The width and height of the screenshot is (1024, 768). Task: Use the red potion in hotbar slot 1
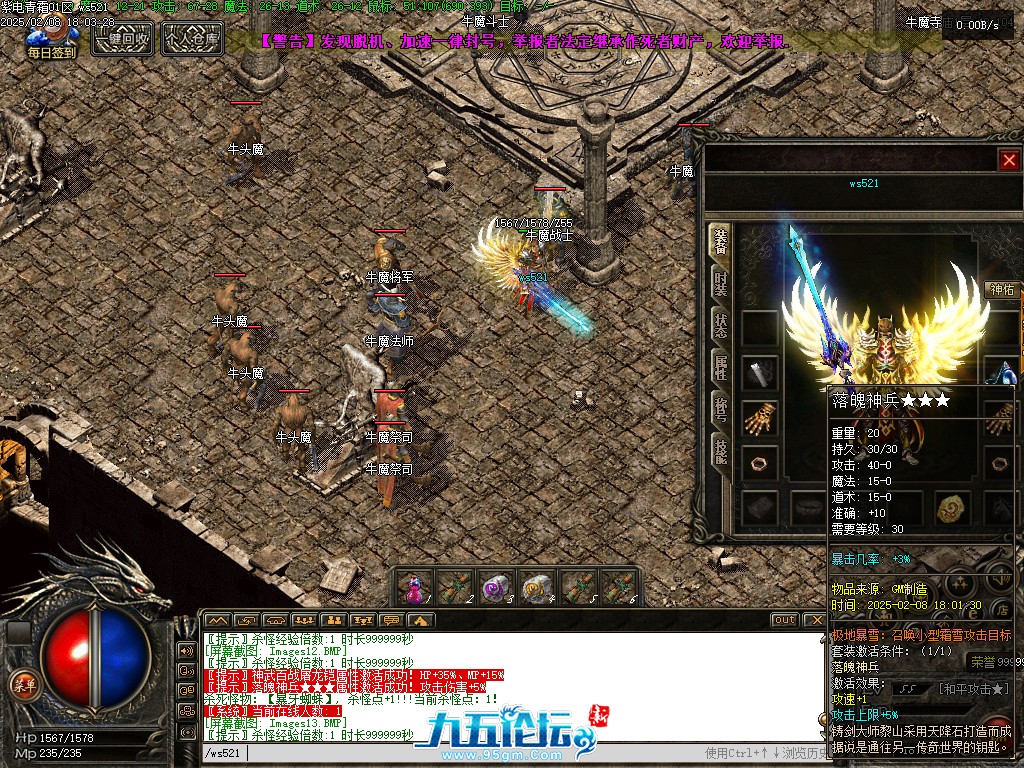point(412,587)
